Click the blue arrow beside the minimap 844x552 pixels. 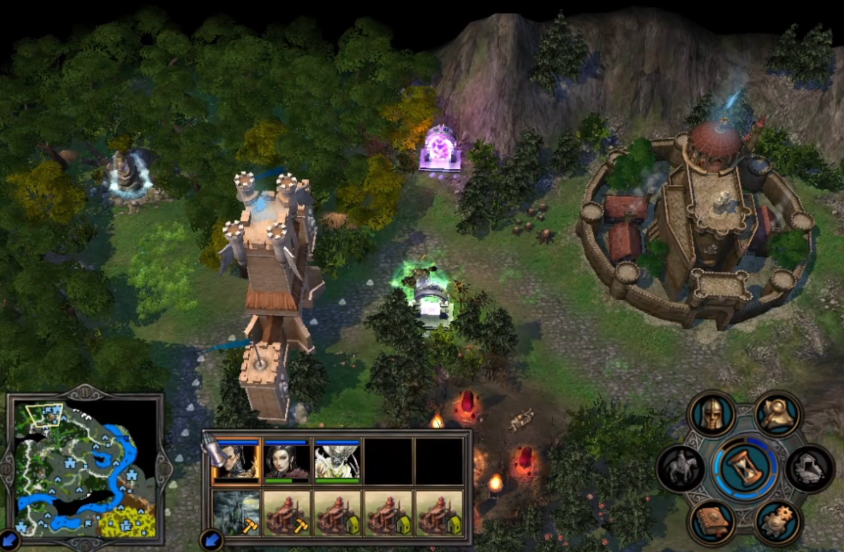10,541
